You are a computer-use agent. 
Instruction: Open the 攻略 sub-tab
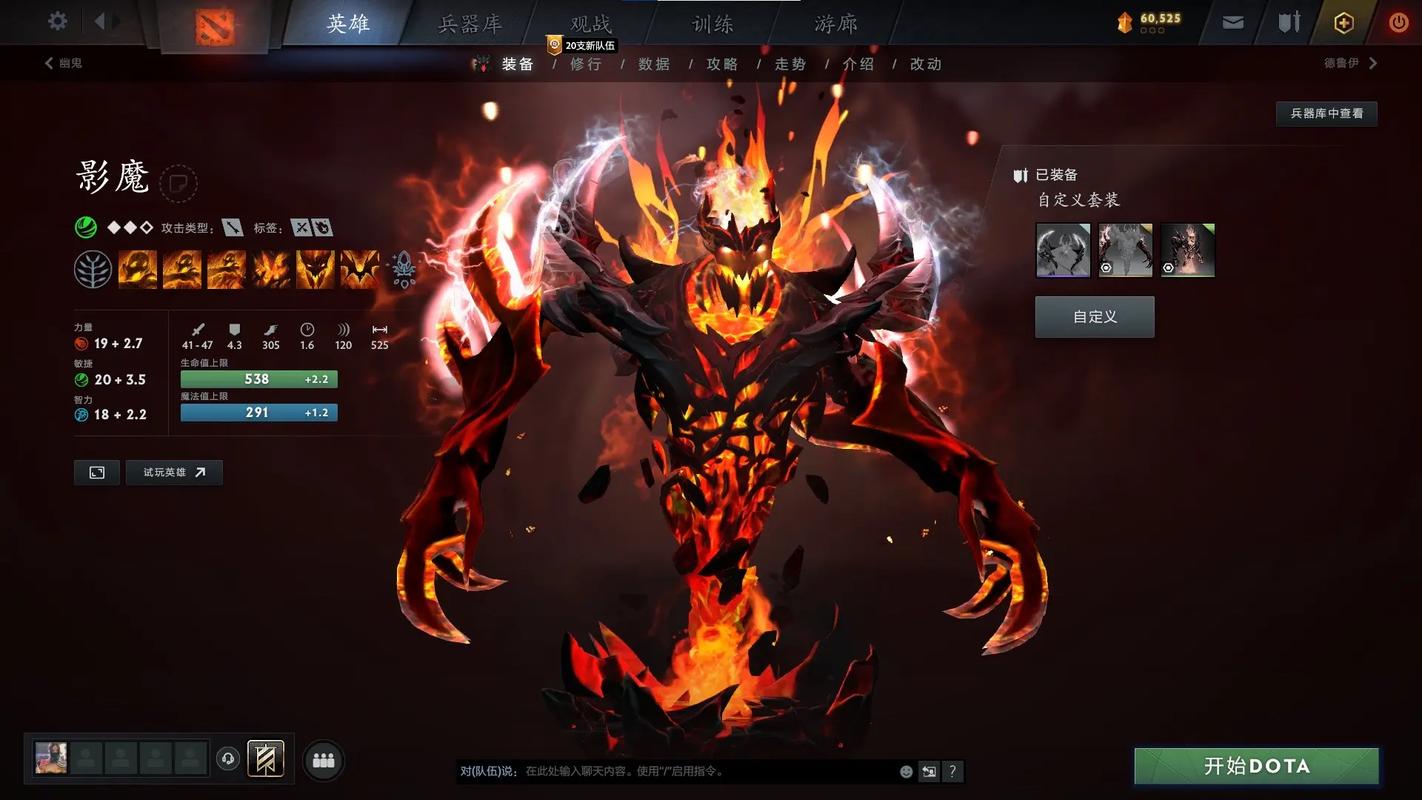point(722,64)
